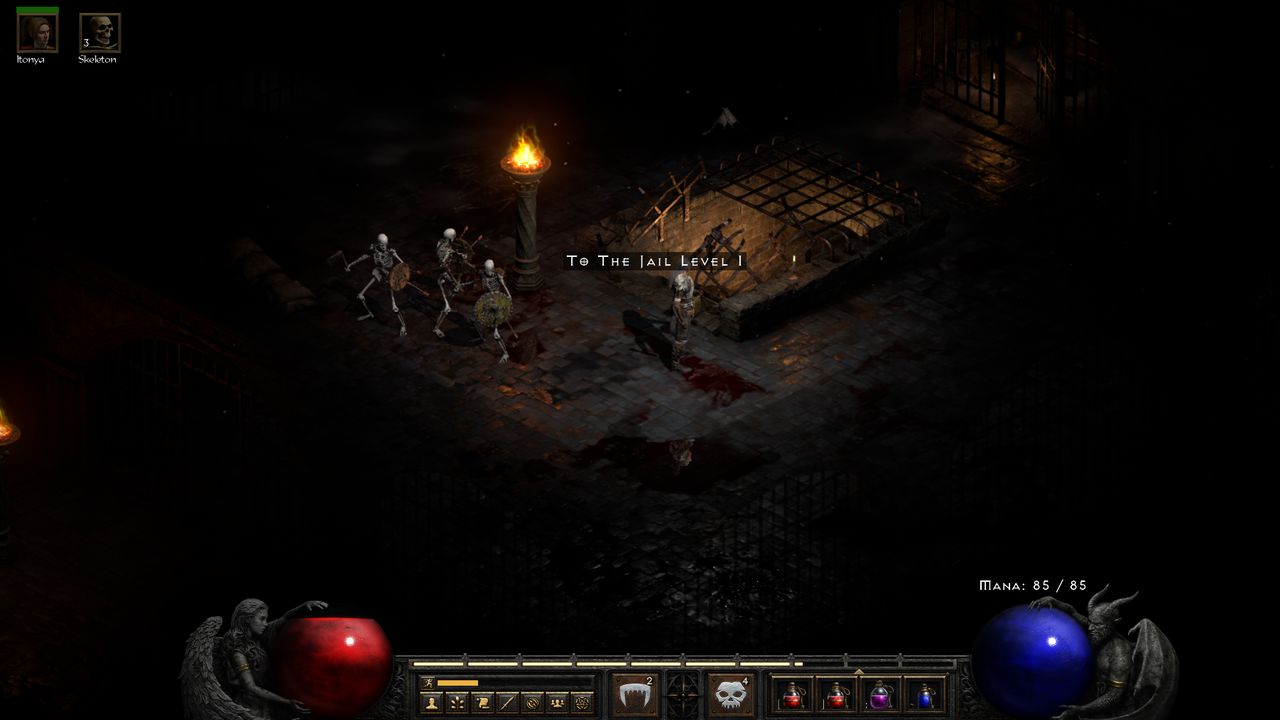The width and height of the screenshot is (1280, 720).
Task: Open the party screen icon
Action: [x=559, y=703]
